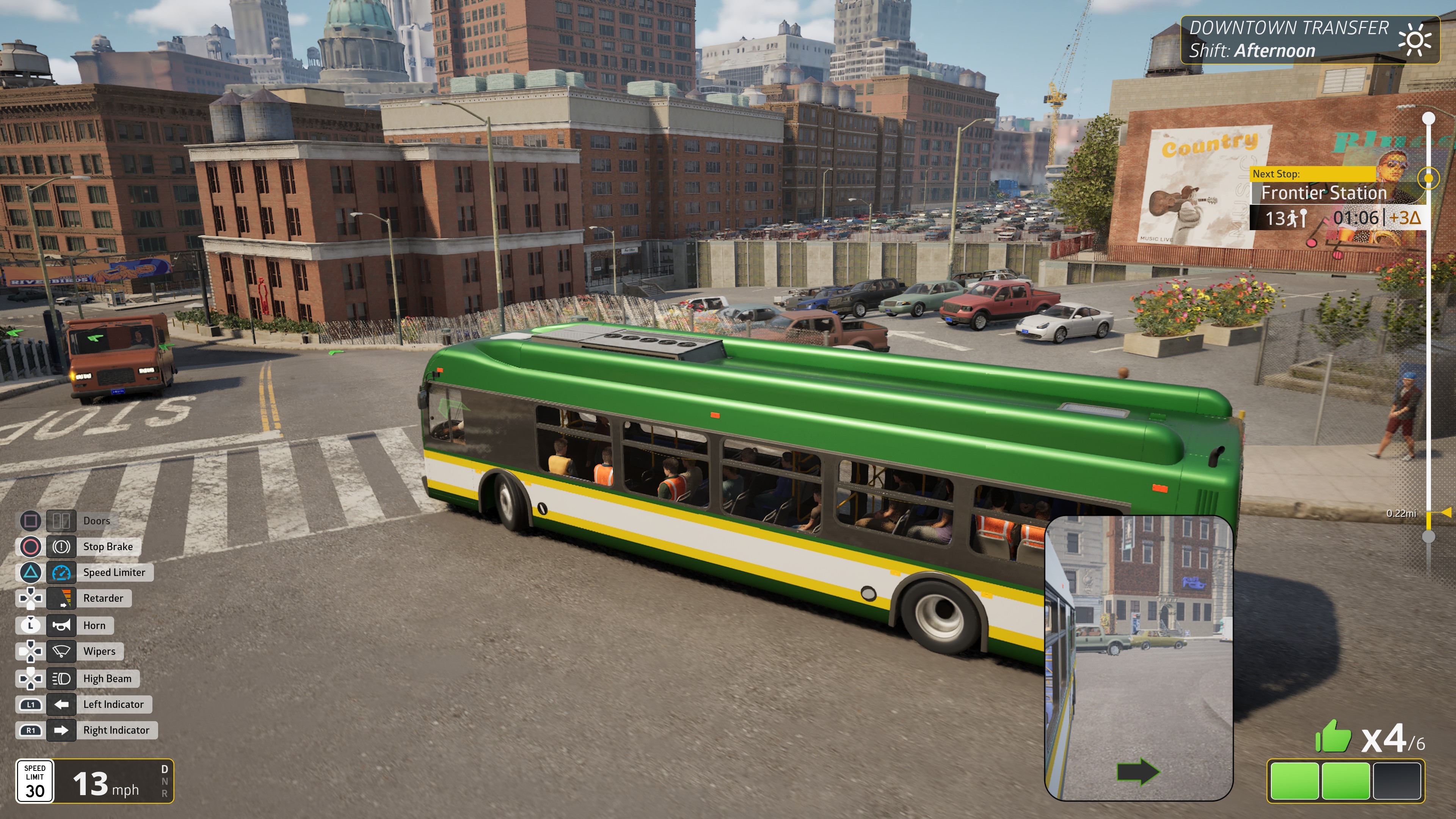Screen dimensions: 1456x819
Task: Activate the Left Indicator arrow
Action: coord(61,704)
